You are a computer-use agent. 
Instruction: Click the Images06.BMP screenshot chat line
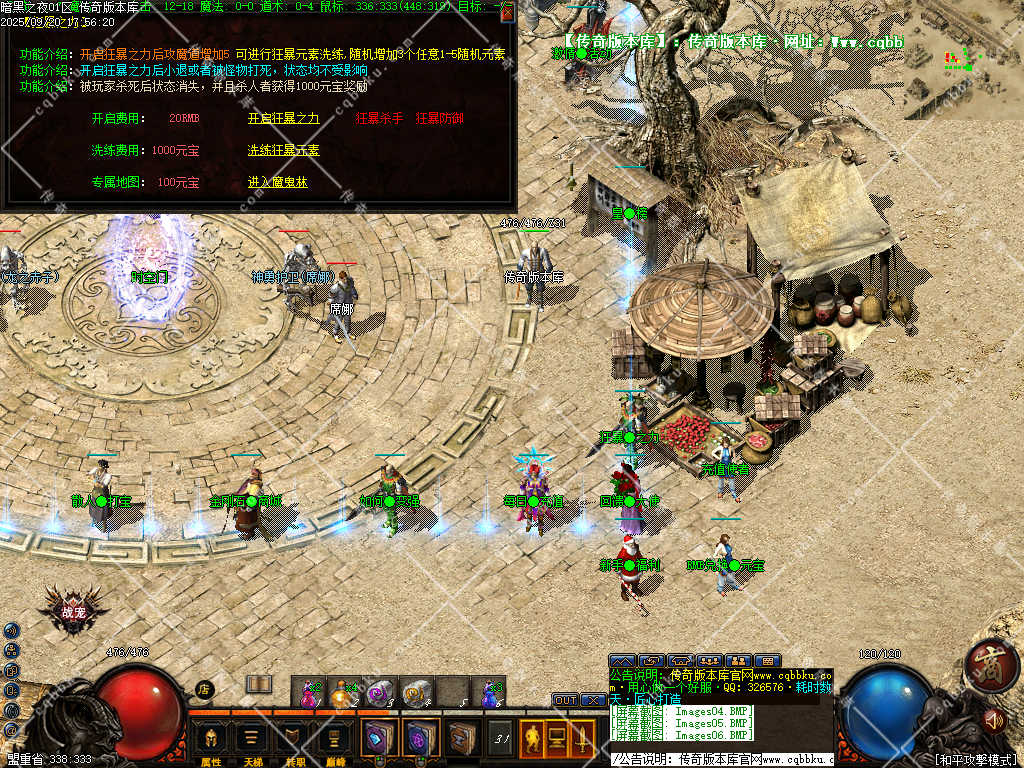click(680, 735)
